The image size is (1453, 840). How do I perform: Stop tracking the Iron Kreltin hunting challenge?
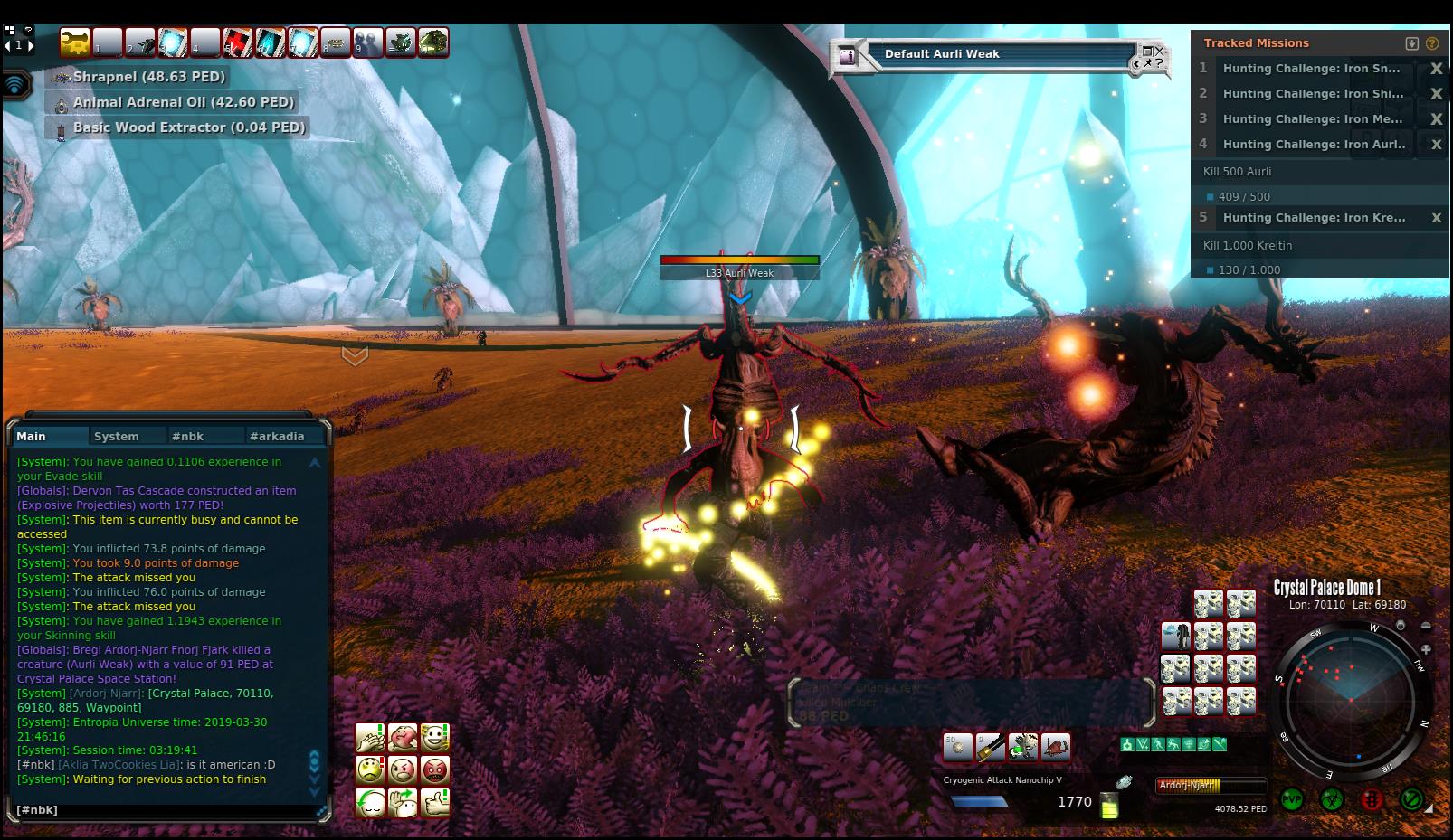(x=1436, y=218)
